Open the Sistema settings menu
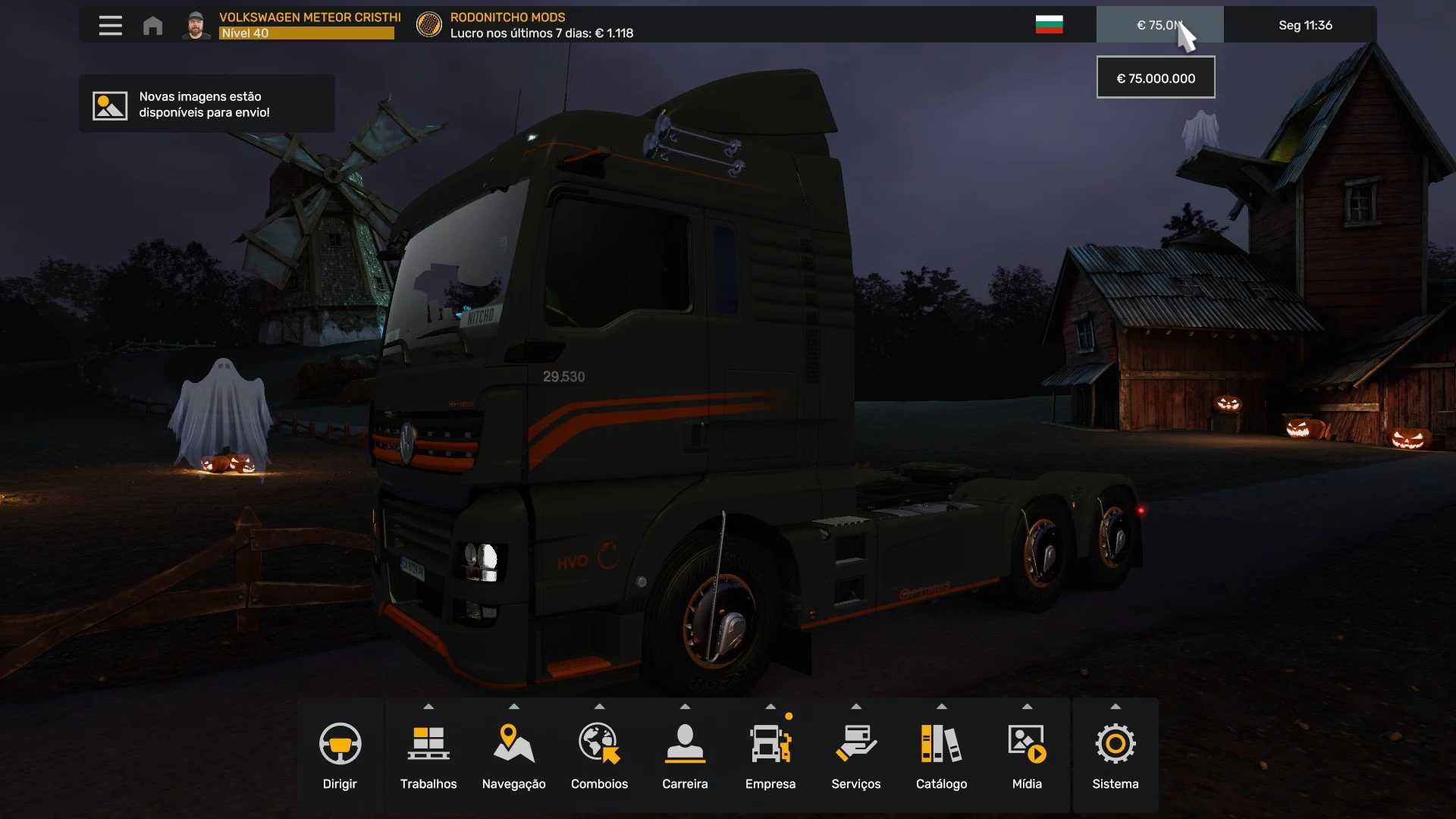1456x819 pixels. (x=1115, y=755)
